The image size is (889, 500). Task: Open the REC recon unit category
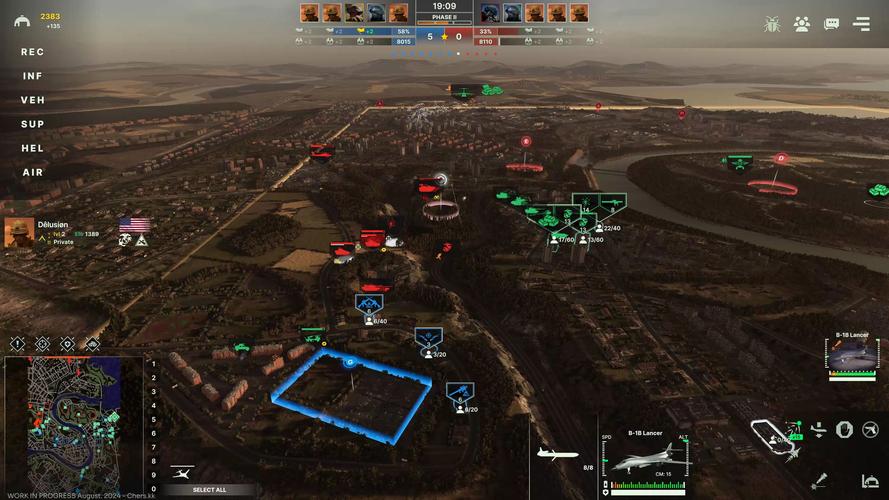pos(33,52)
